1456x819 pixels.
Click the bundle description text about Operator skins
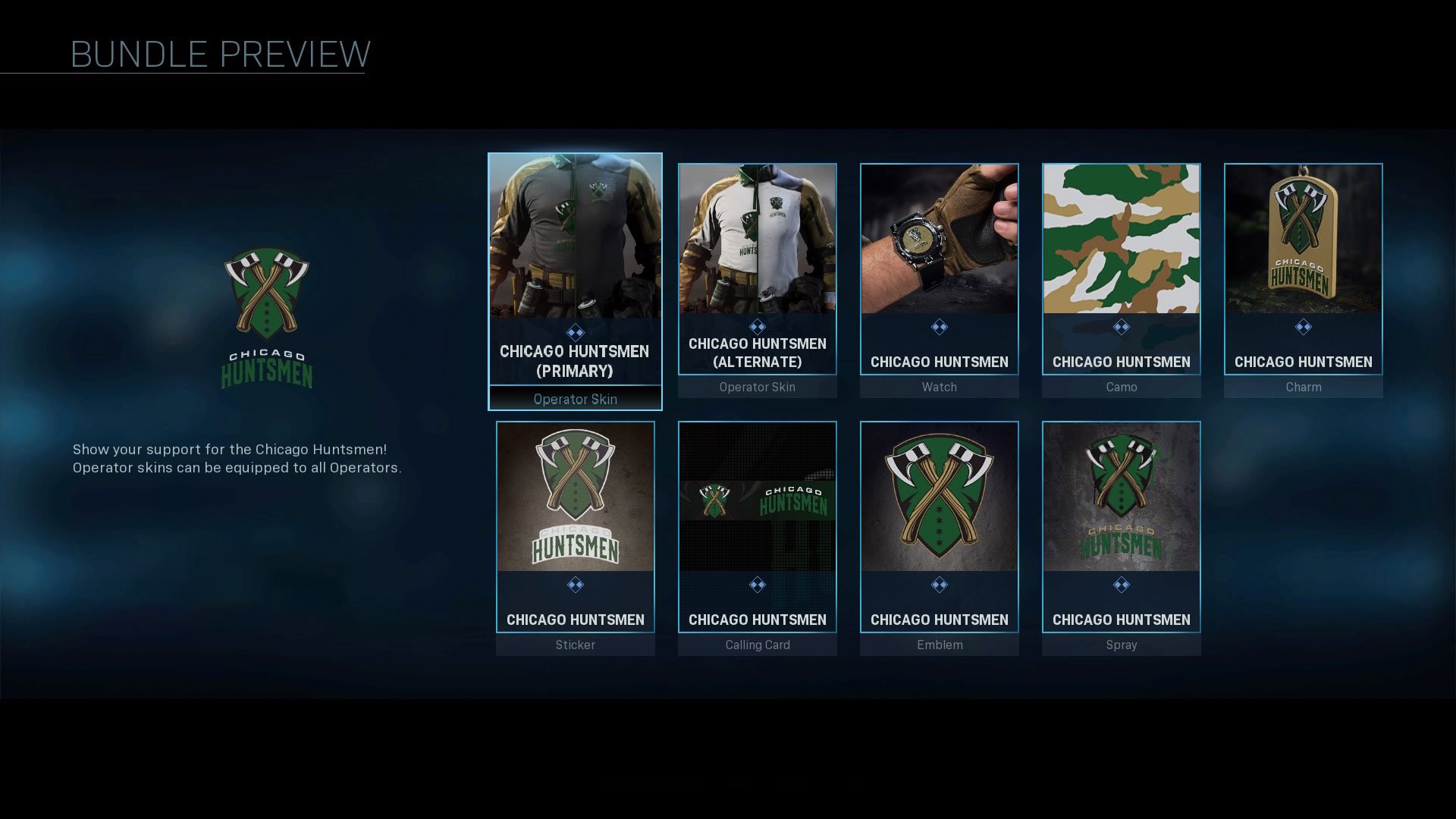[235, 458]
